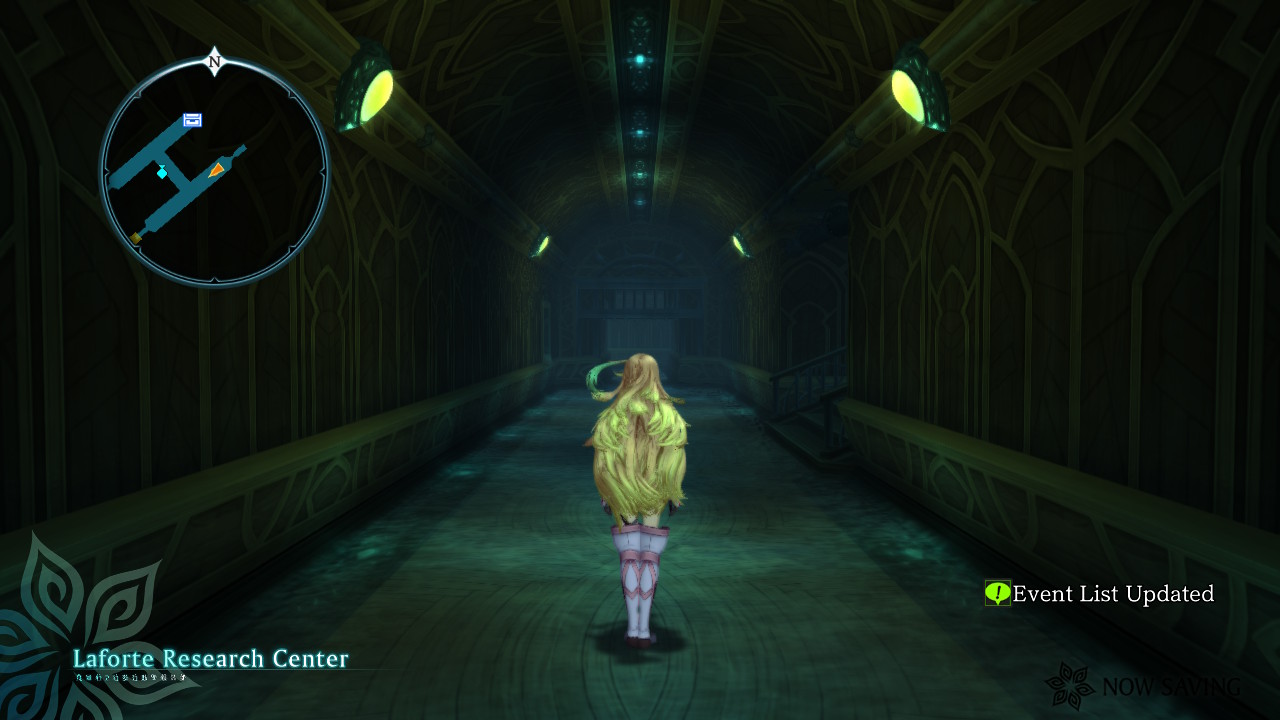Click the green exclamation event icon

tap(997, 593)
